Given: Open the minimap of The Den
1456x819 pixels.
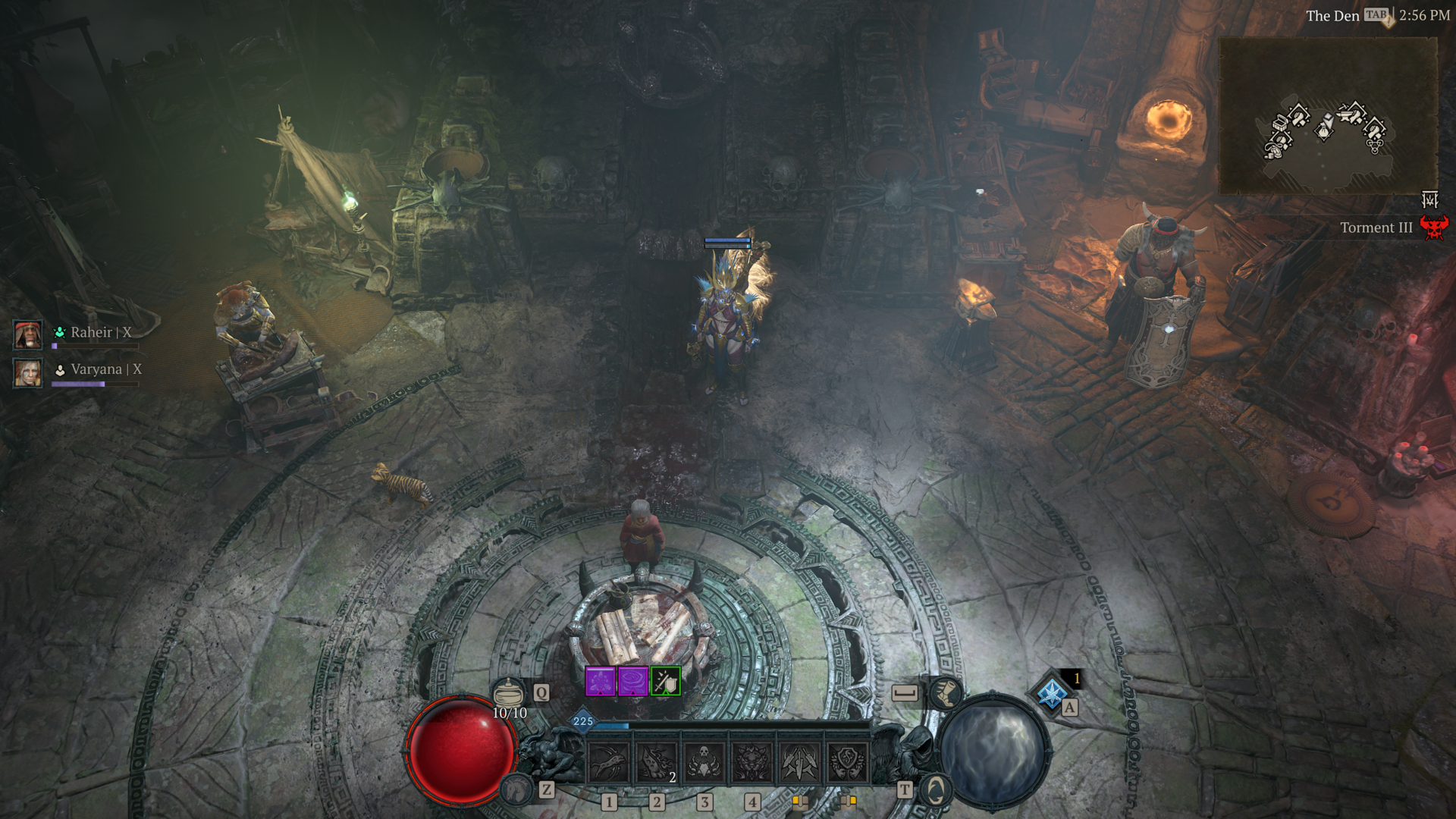Looking at the screenshot, I should click(1327, 115).
